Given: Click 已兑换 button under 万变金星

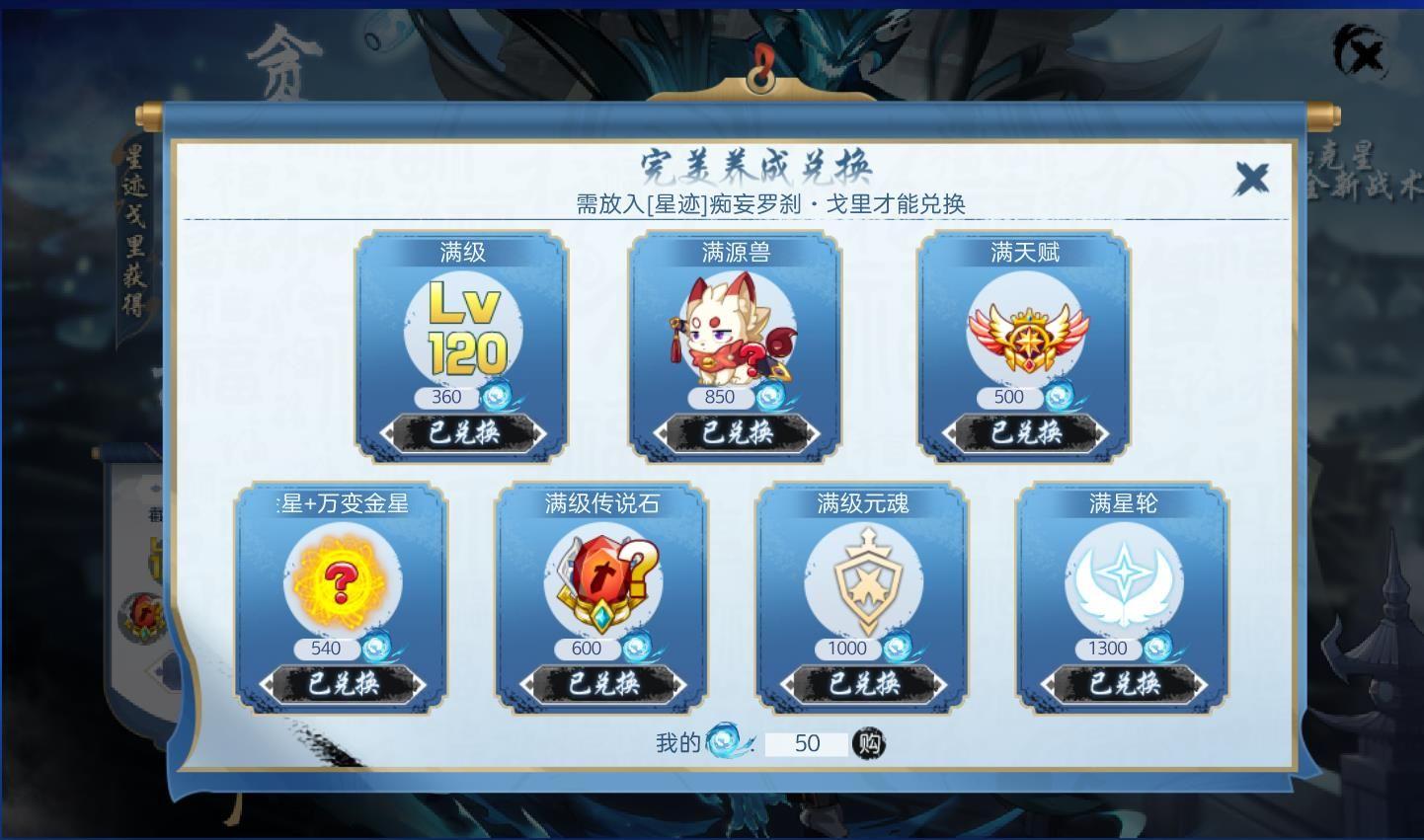Looking at the screenshot, I should 343,683.
